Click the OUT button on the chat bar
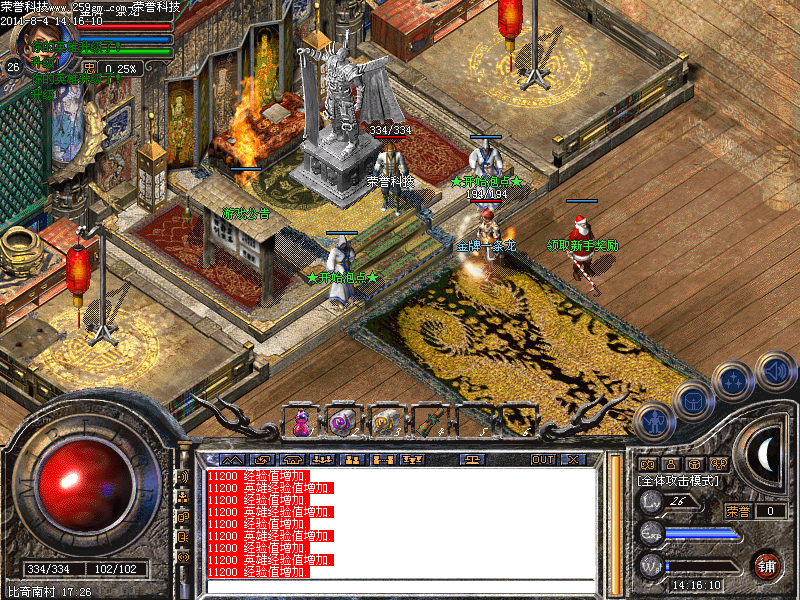The image size is (800, 600). (x=542, y=460)
